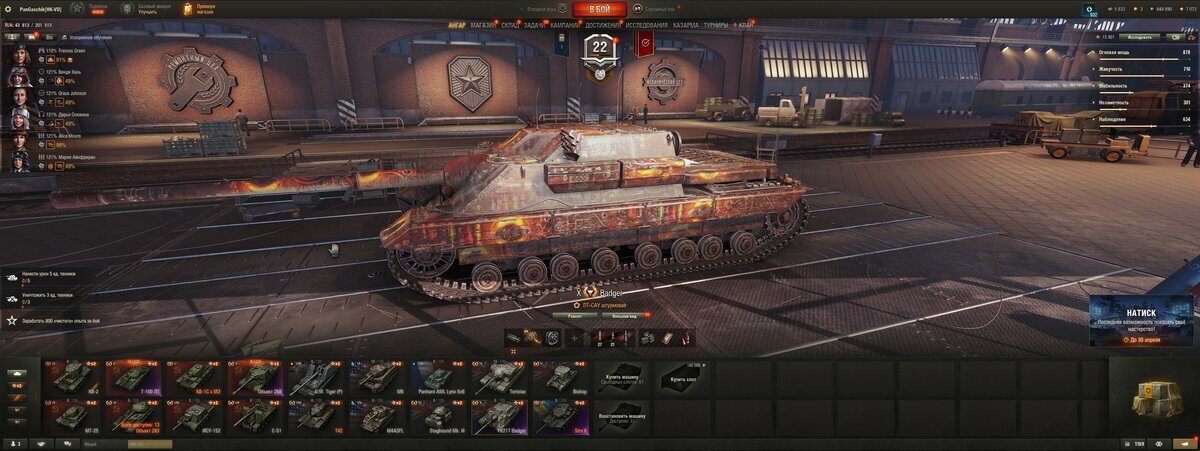Open the НАТИСК event banner
Image resolution: width=1200 pixels, height=451 pixels.
pos(1140,320)
